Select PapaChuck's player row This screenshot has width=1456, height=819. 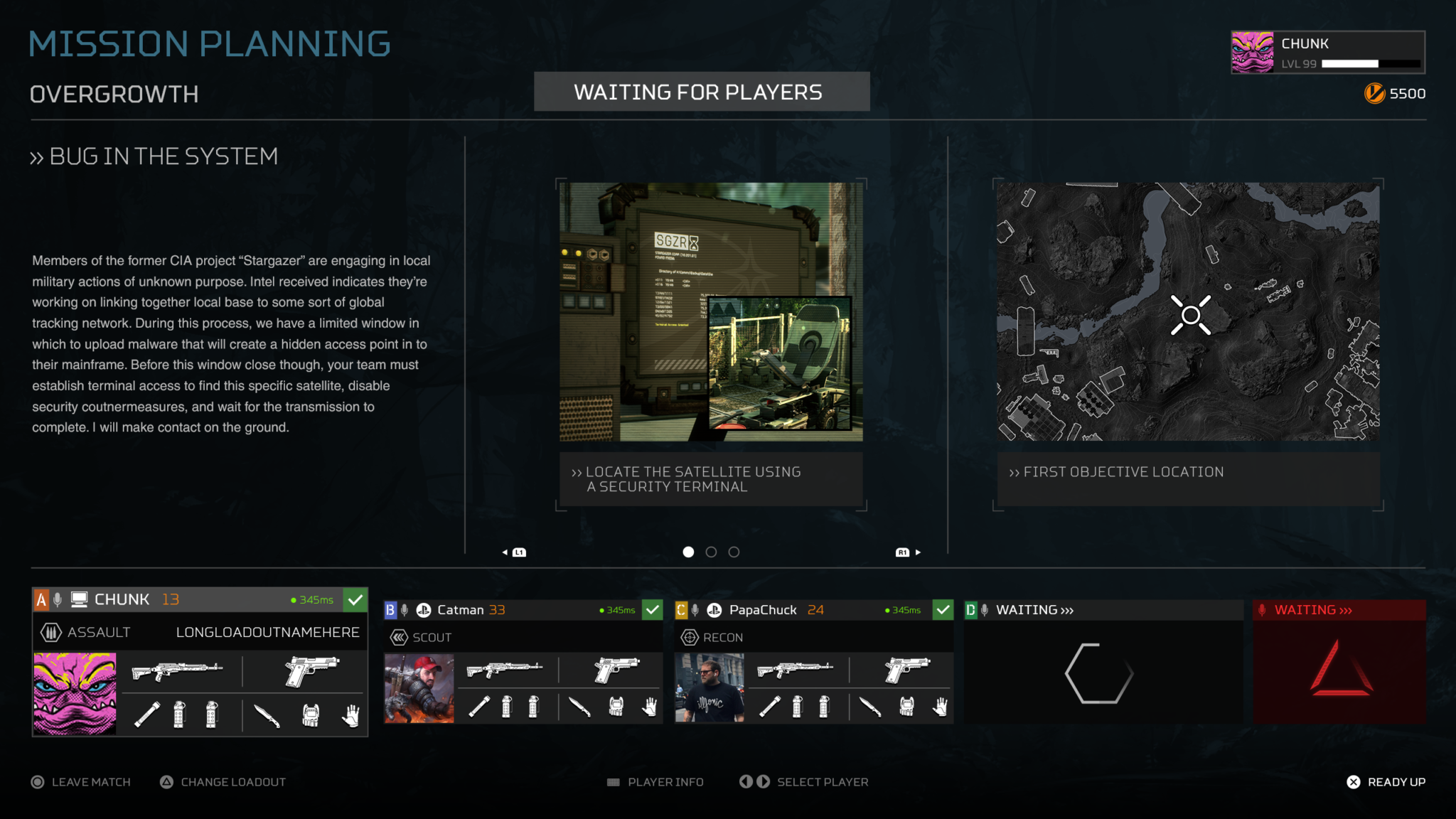[813, 610]
